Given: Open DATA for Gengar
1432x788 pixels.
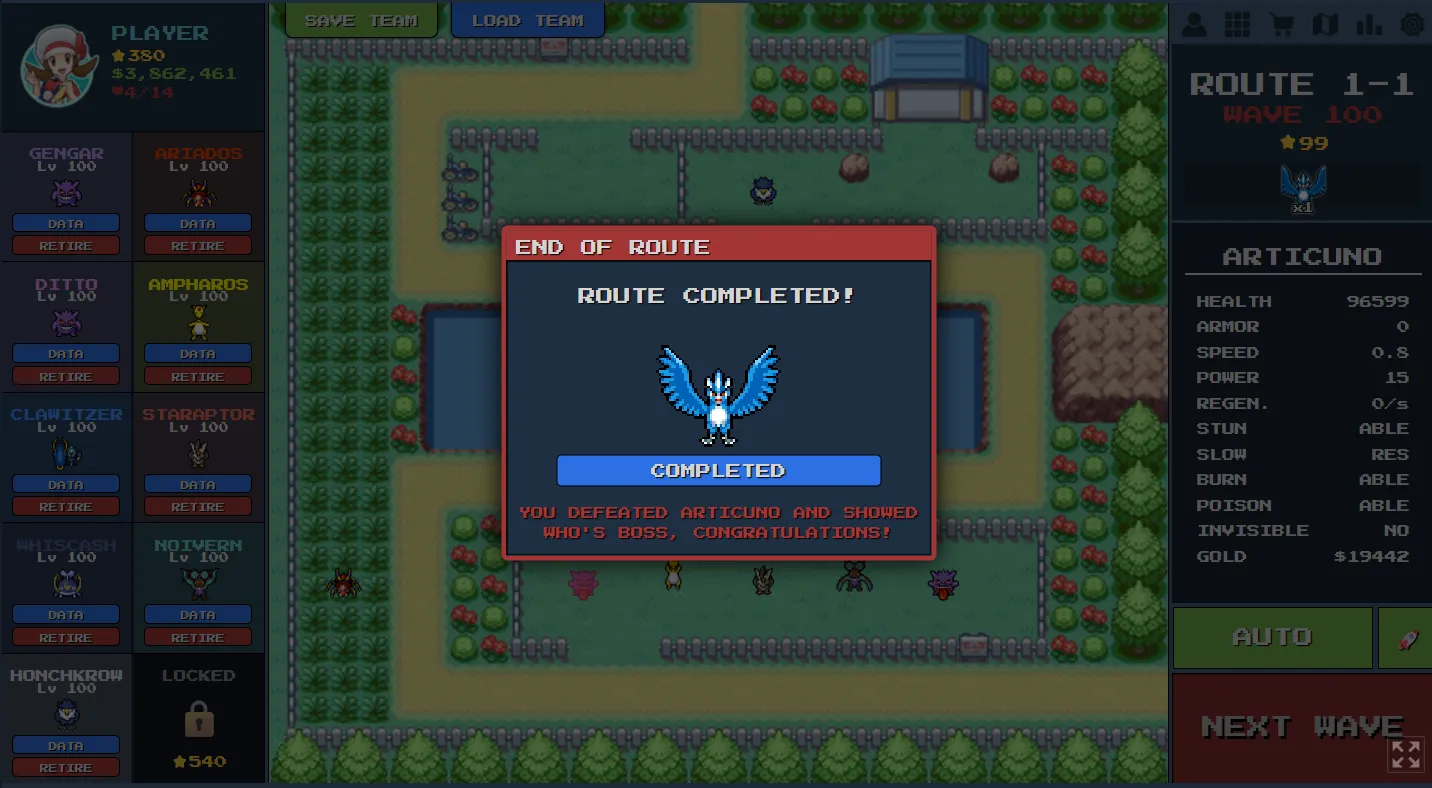Looking at the screenshot, I should (65, 223).
